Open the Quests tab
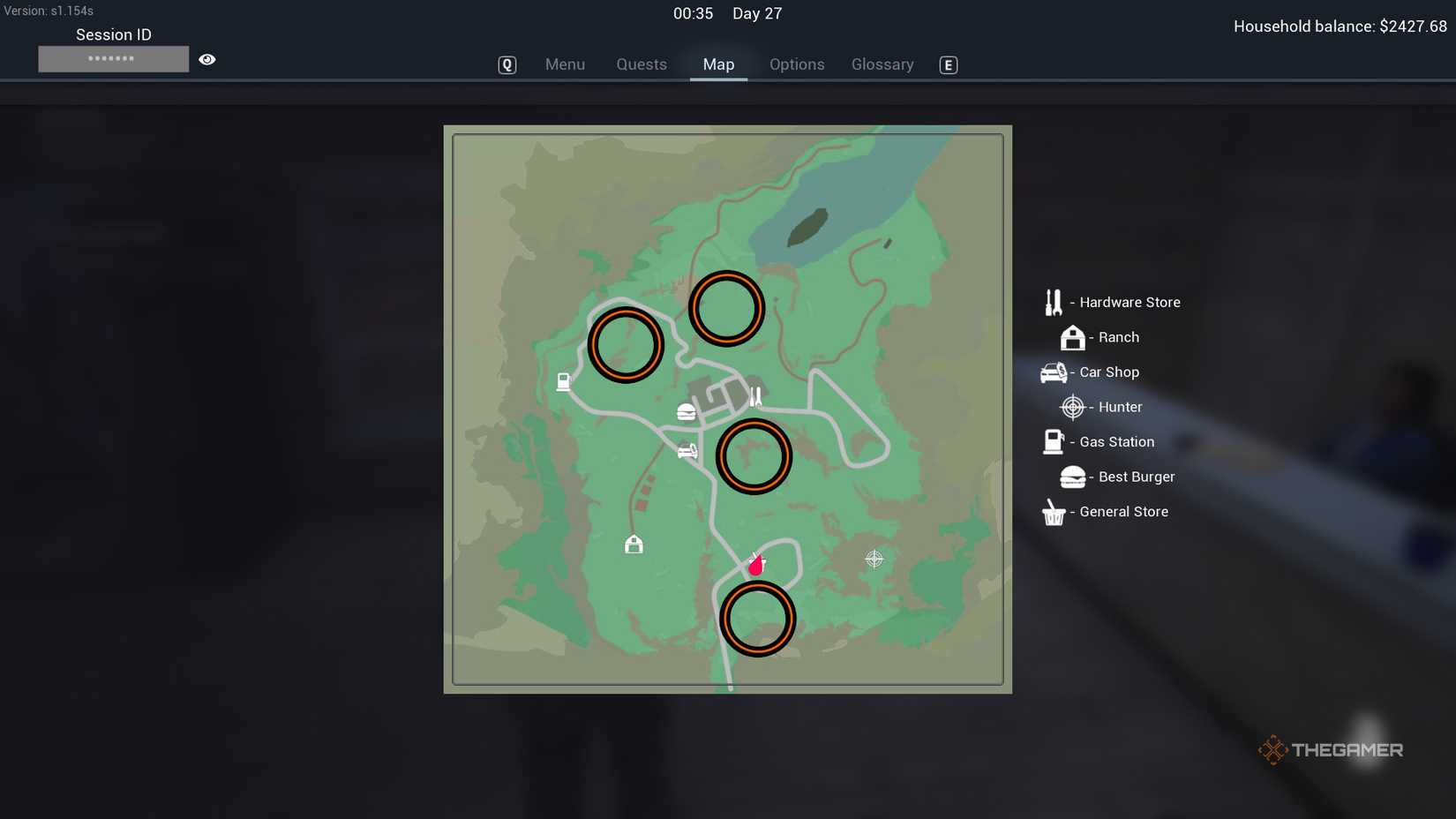This screenshot has width=1456, height=819. (x=641, y=64)
